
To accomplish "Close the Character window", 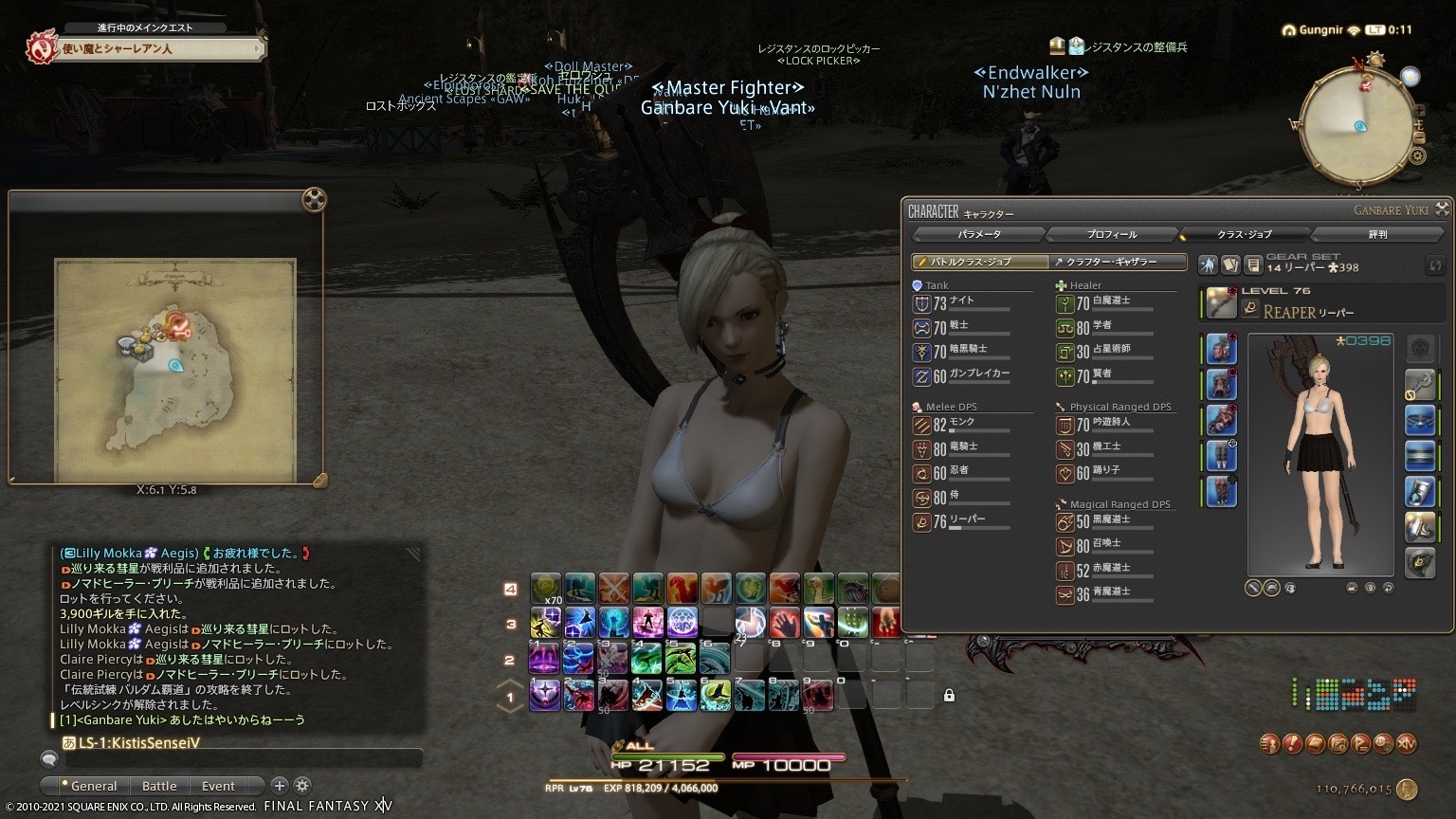I will click(x=1442, y=209).
